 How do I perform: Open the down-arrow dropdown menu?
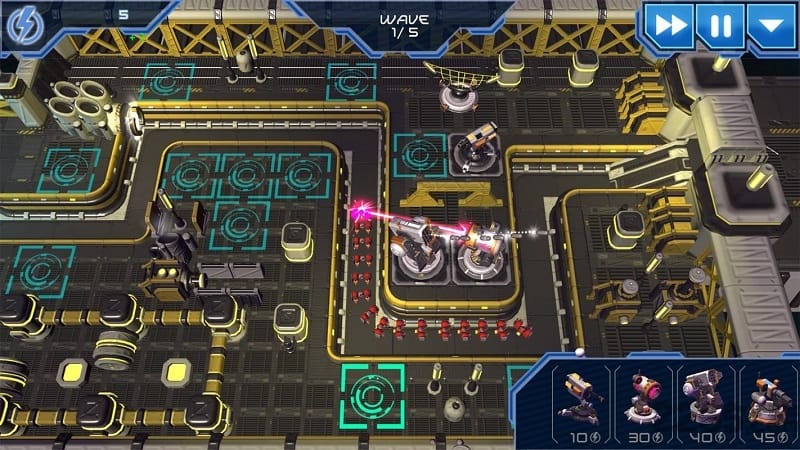[x=771, y=24]
